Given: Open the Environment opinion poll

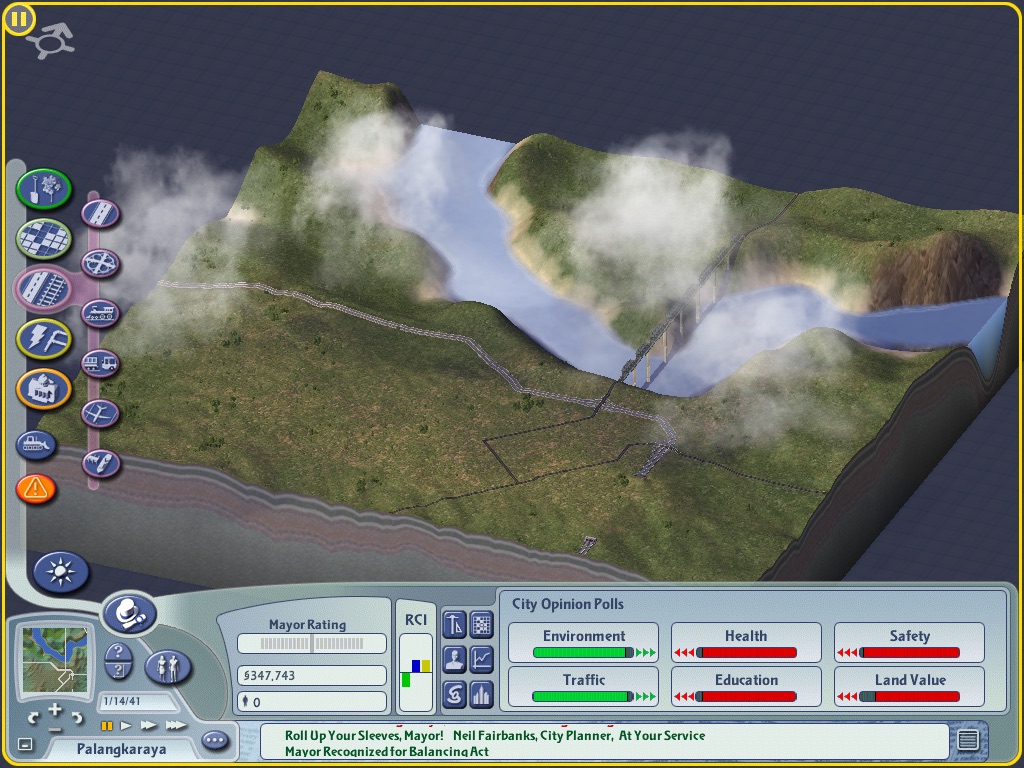Looking at the screenshot, I should 584,643.
